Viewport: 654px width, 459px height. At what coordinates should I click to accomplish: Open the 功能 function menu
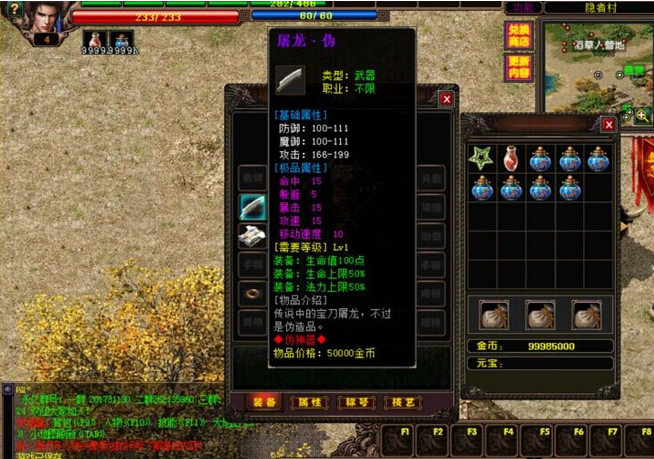click(522, 7)
